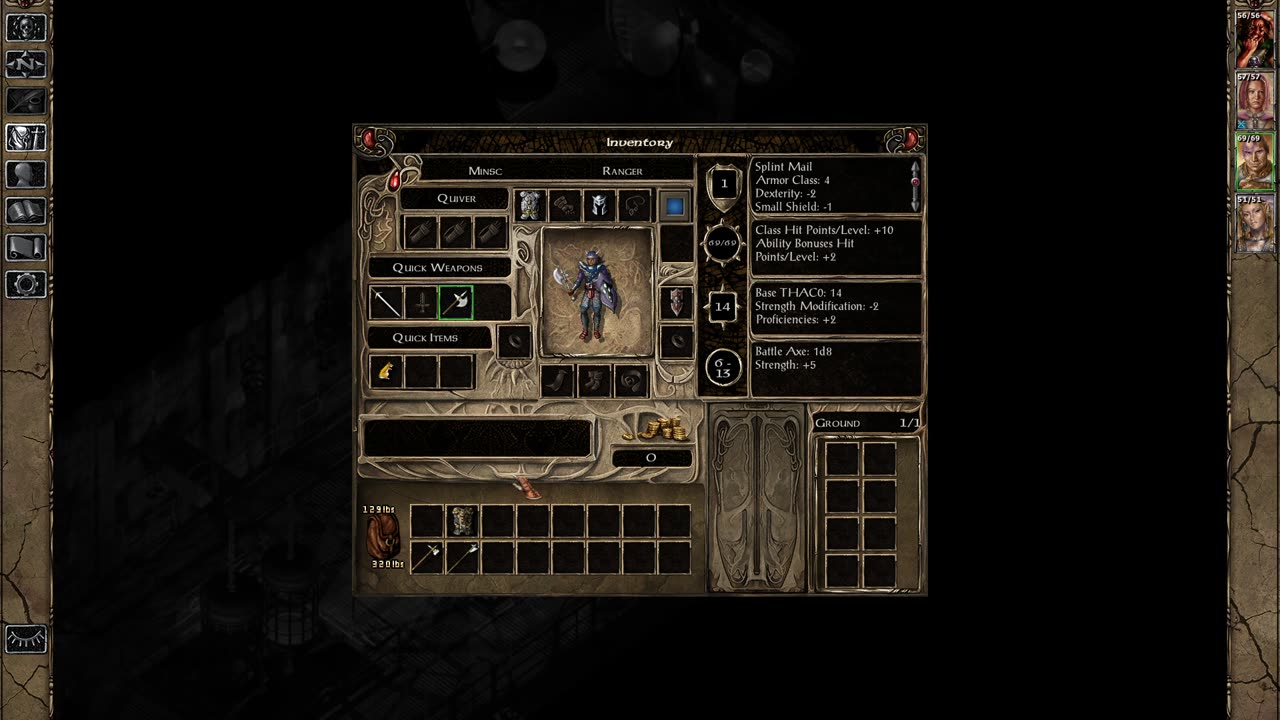
Task: Choose the staff in the first quick weapon slot
Action: coord(387,302)
